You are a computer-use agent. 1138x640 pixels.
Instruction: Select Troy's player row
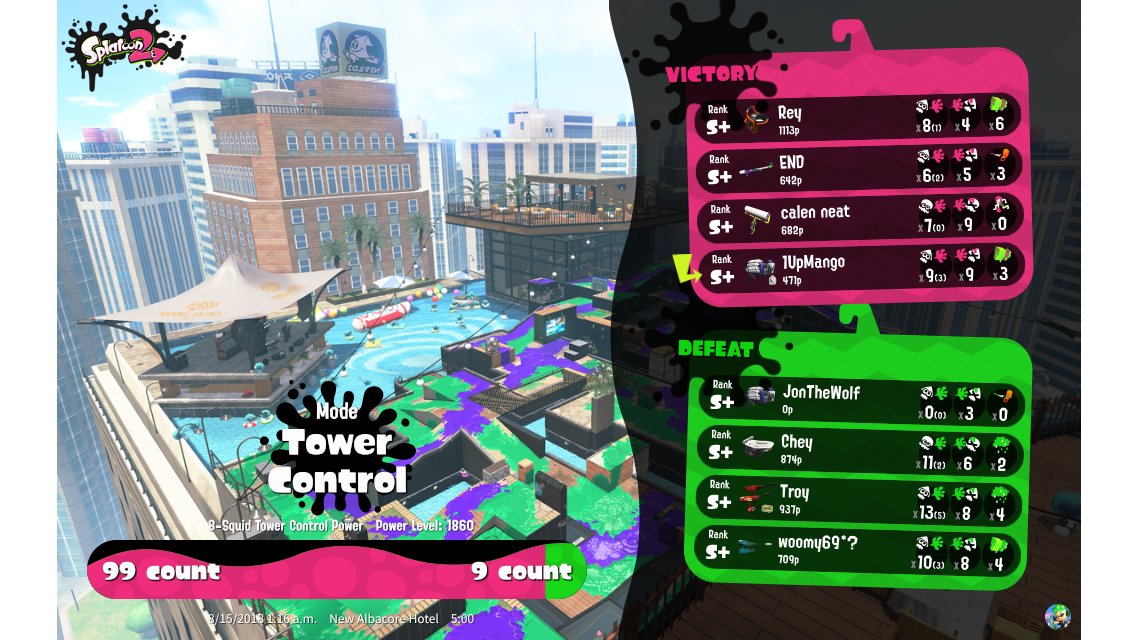(x=860, y=500)
